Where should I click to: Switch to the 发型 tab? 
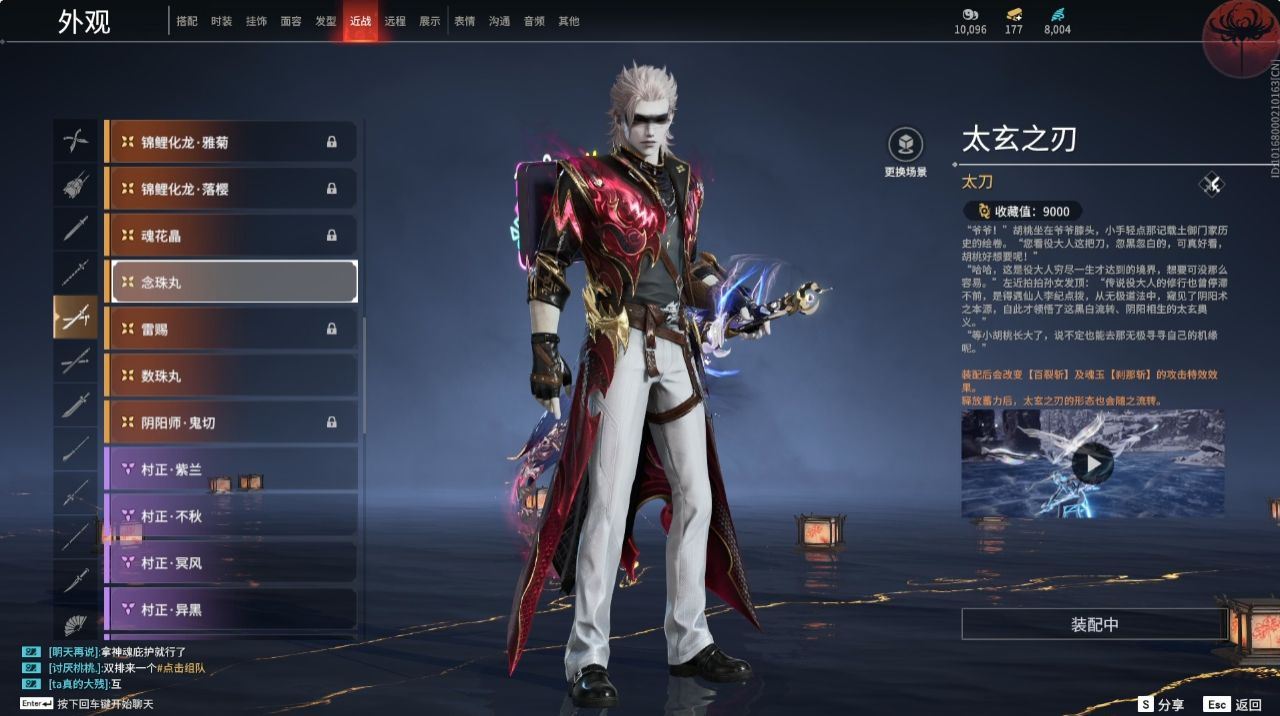(x=325, y=21)
